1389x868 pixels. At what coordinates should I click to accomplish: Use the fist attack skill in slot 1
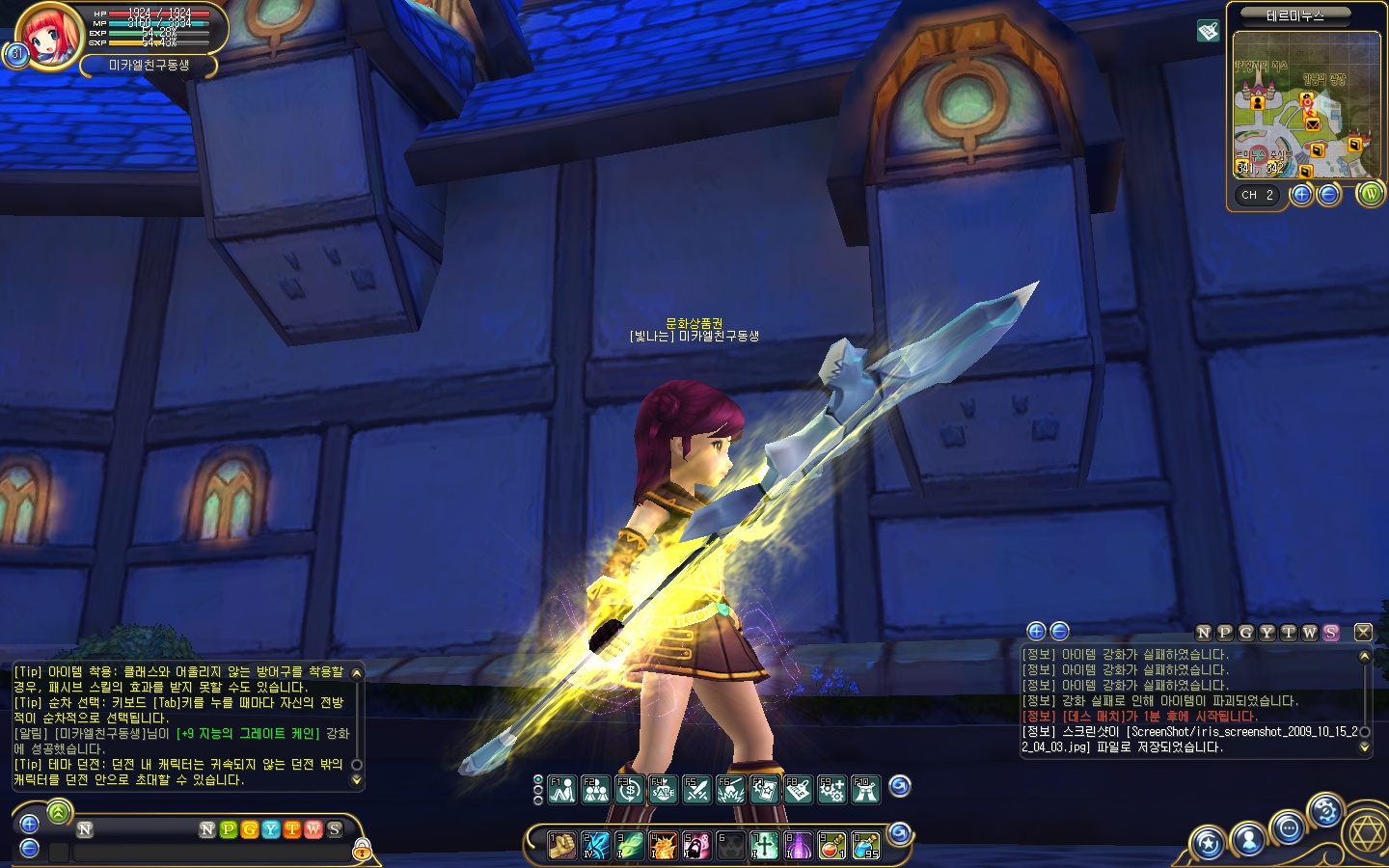pyautogui.click(x=561, y=846)
